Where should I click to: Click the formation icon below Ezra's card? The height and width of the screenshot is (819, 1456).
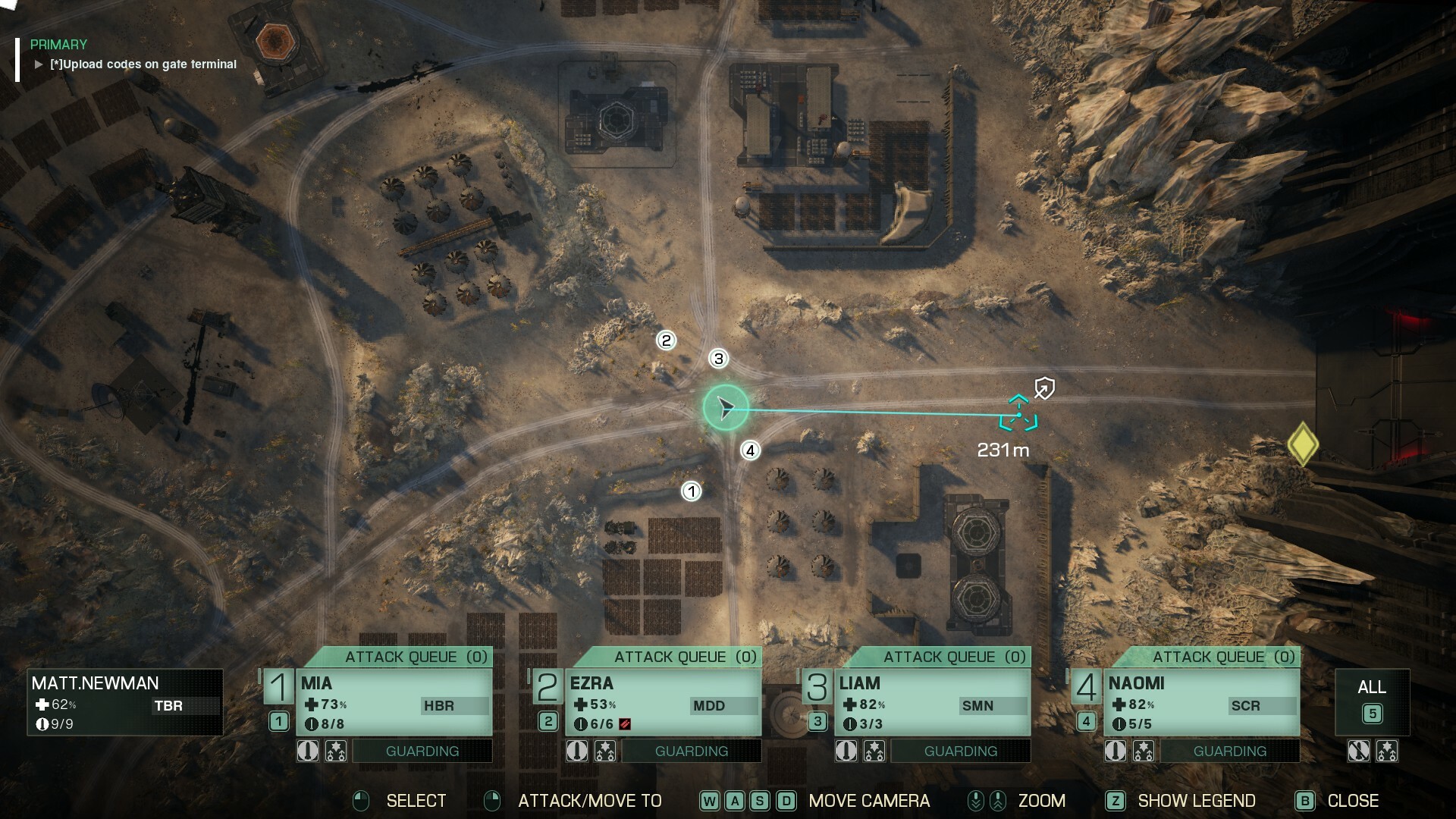(607, 751)
